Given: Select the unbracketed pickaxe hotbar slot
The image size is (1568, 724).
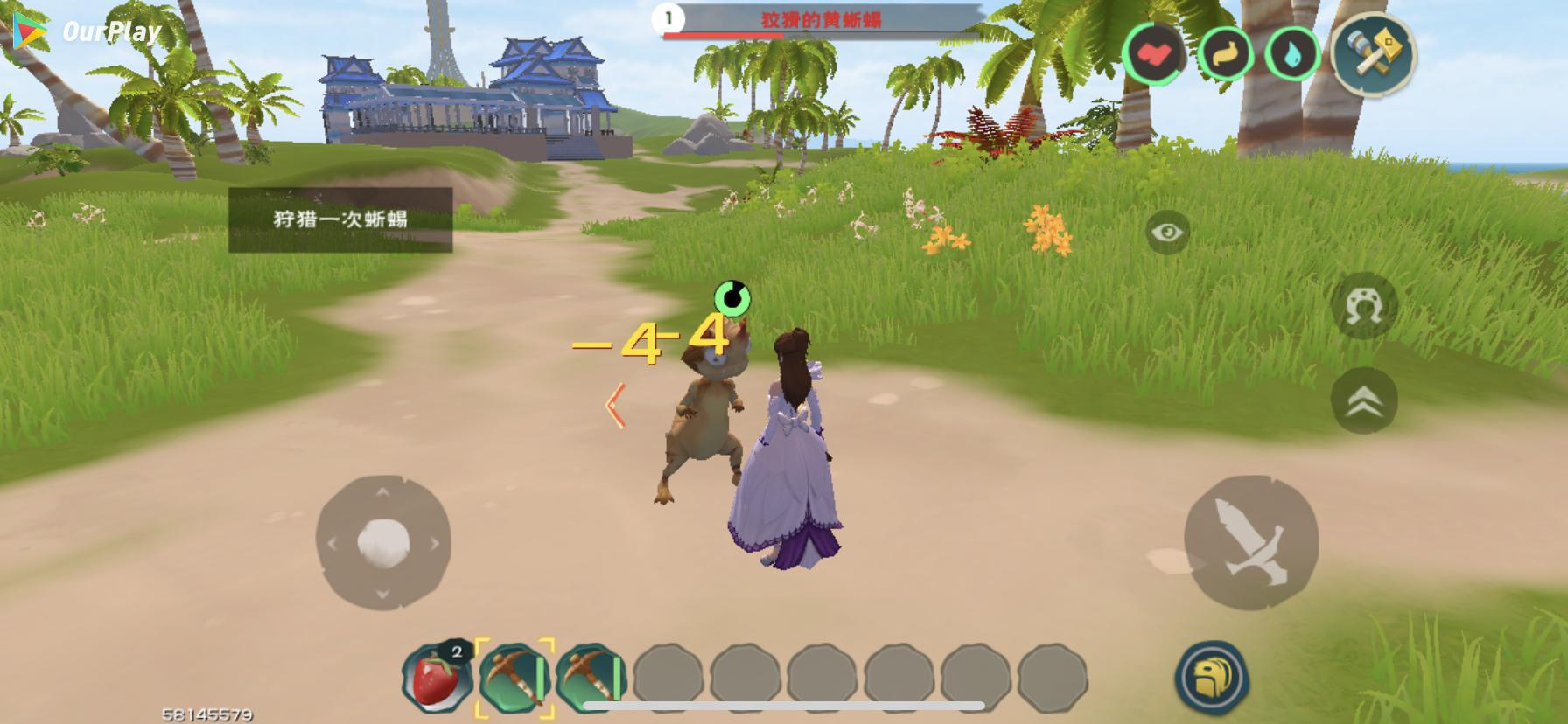Looking at the screenshot, I should pyautogui.click(x=591, y=678).
